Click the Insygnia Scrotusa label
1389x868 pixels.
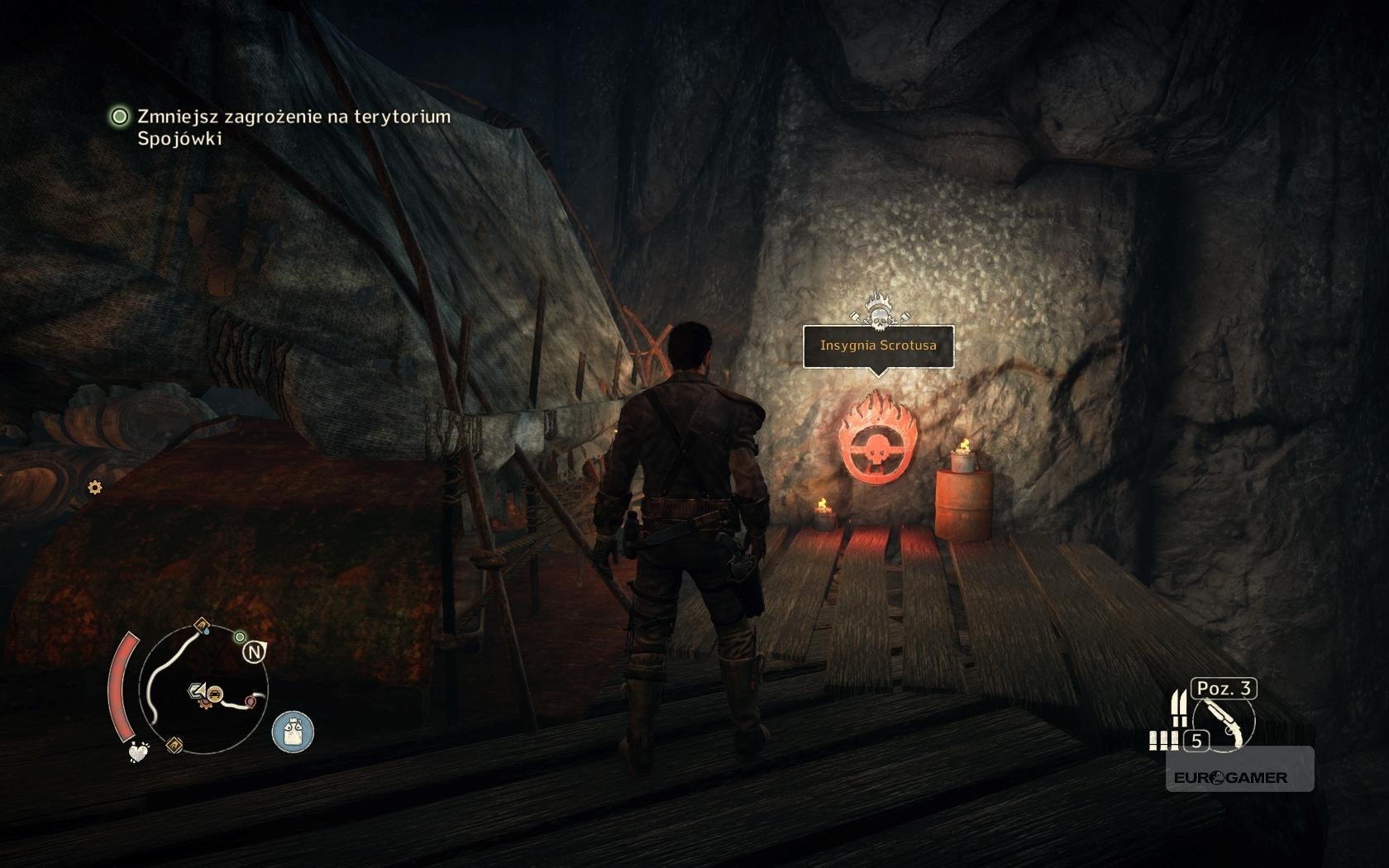coord(878,346)
